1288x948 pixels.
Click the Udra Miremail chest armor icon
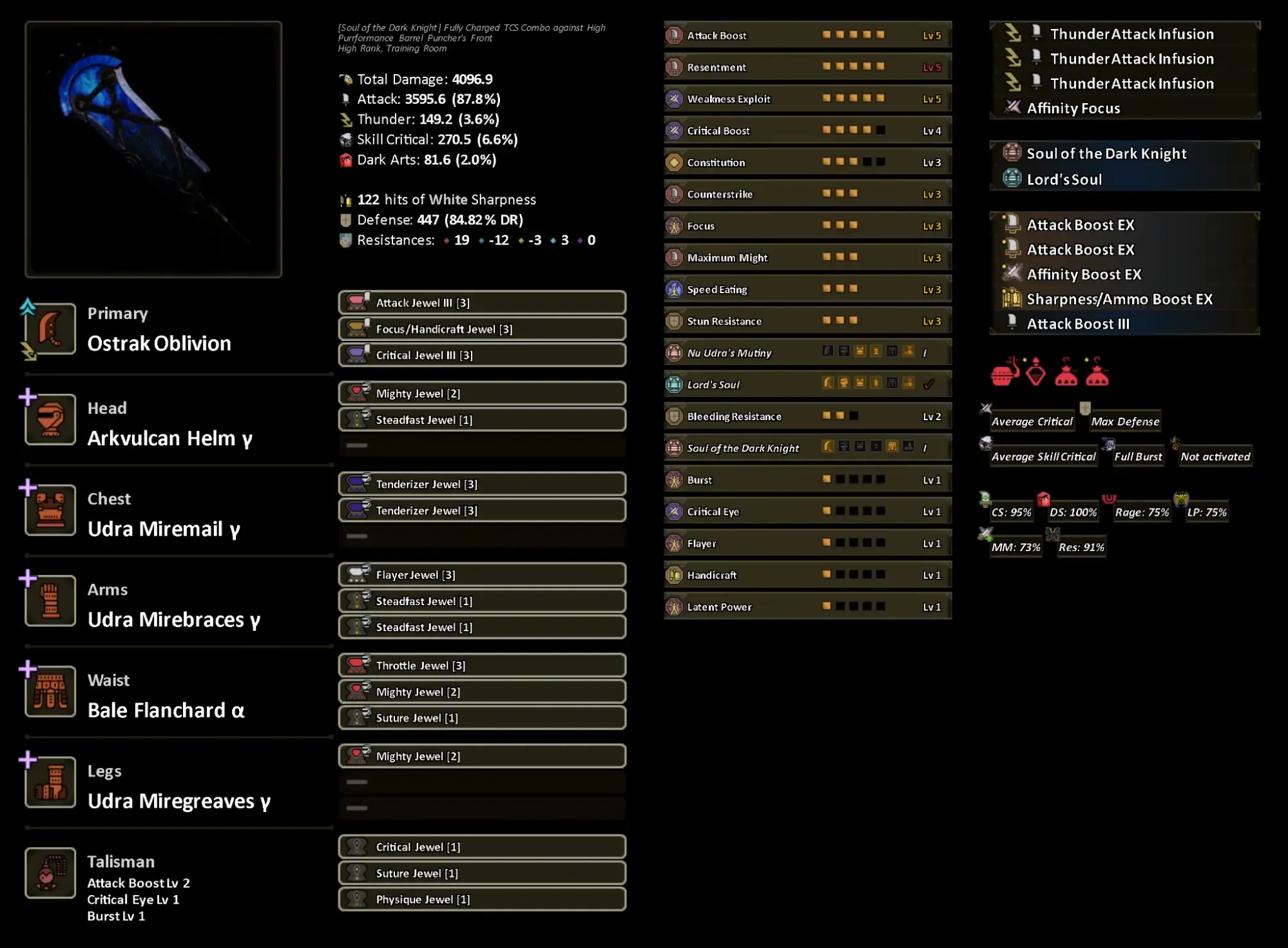coord(50,511)
